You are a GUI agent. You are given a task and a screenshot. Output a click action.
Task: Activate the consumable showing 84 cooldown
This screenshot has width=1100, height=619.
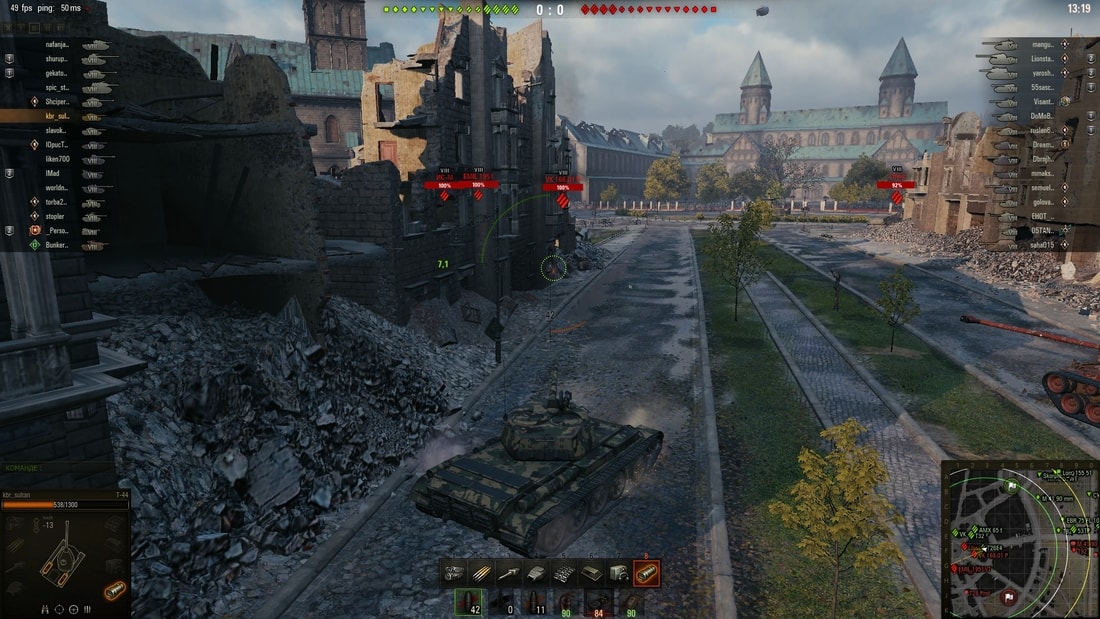tap(599, 602)
